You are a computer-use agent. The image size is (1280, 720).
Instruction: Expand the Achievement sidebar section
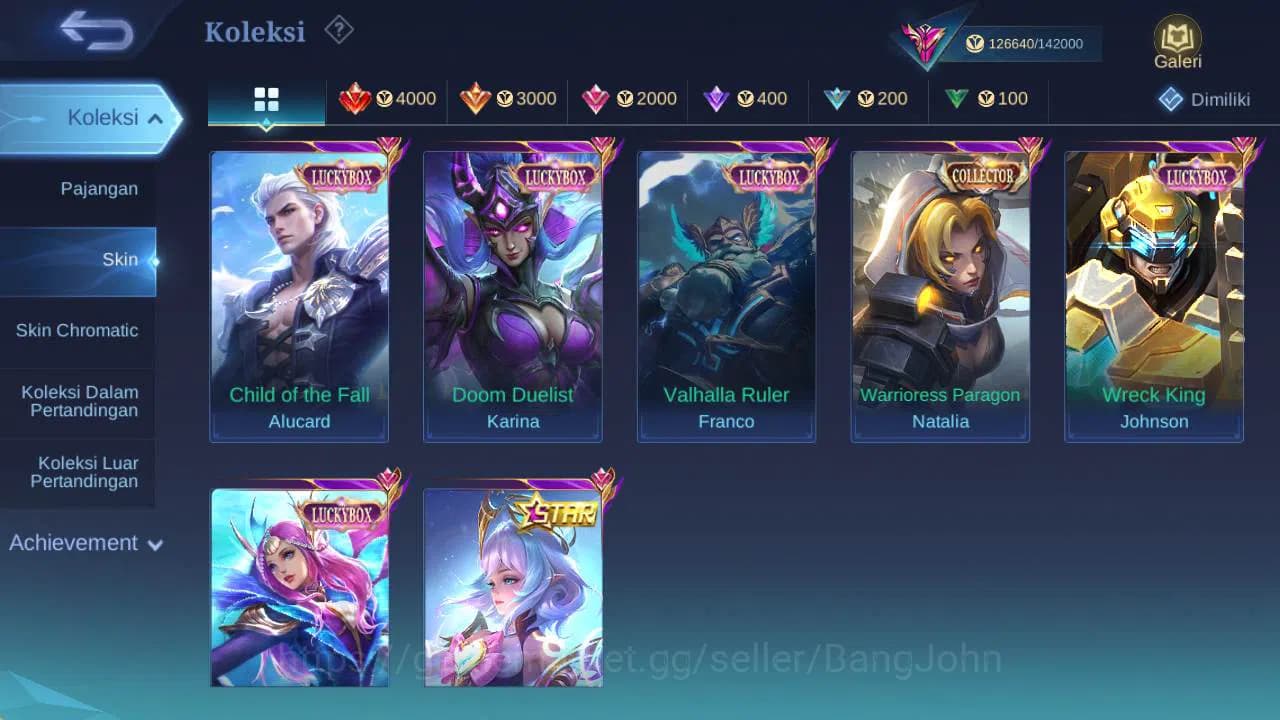click(x=85, y=543)
